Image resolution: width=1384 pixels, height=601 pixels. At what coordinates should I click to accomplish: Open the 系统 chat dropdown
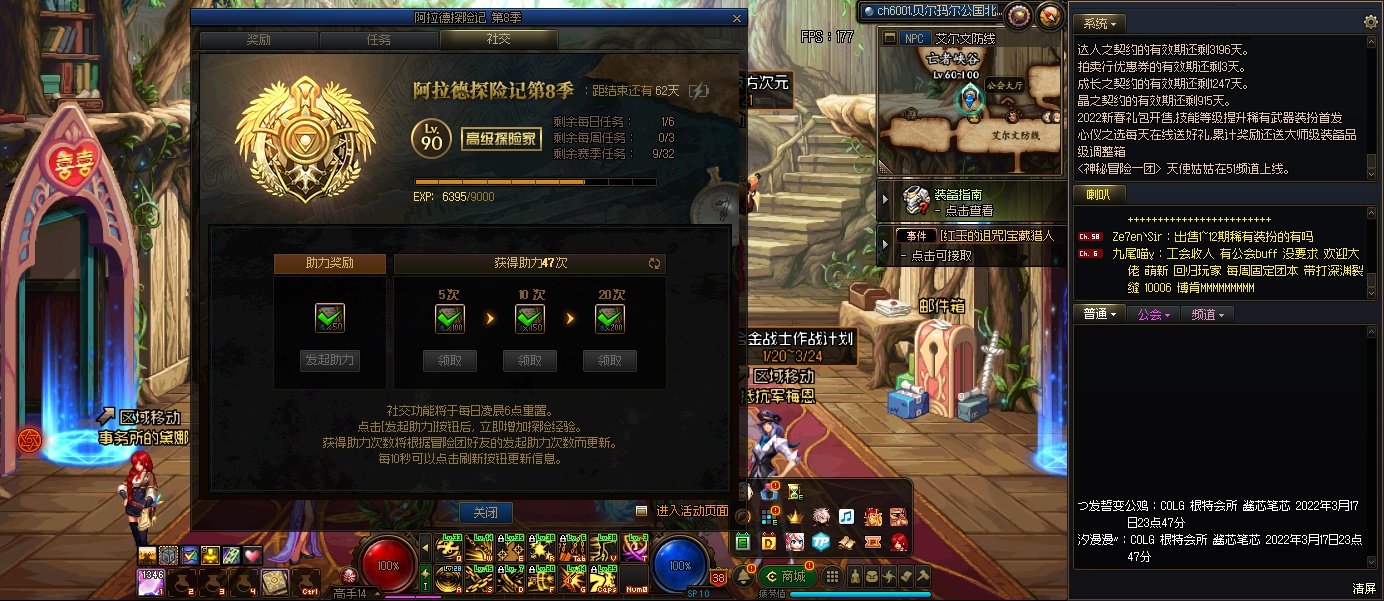click(1100, 22)
